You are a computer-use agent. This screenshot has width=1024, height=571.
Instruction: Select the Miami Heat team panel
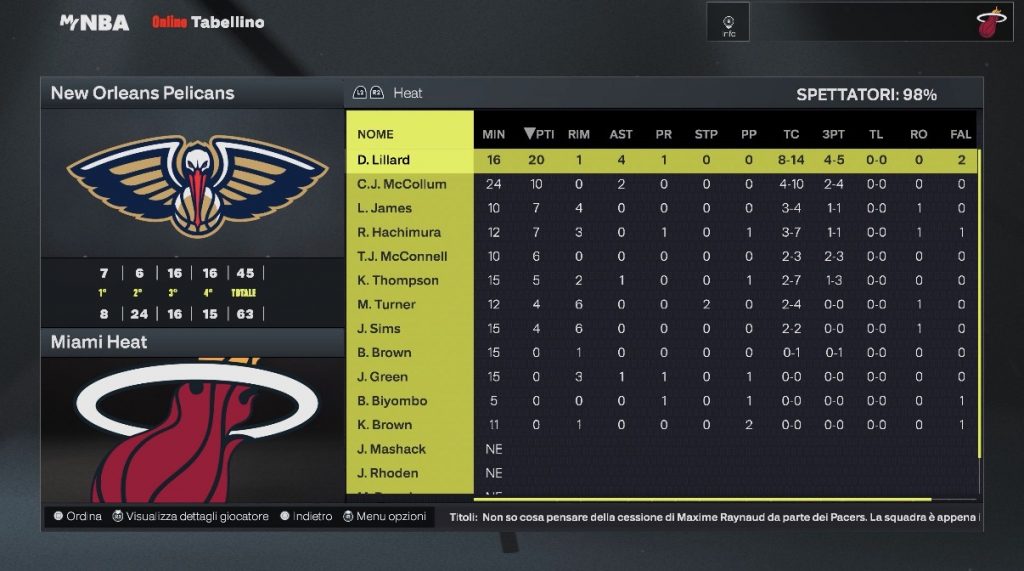(99, 342)
